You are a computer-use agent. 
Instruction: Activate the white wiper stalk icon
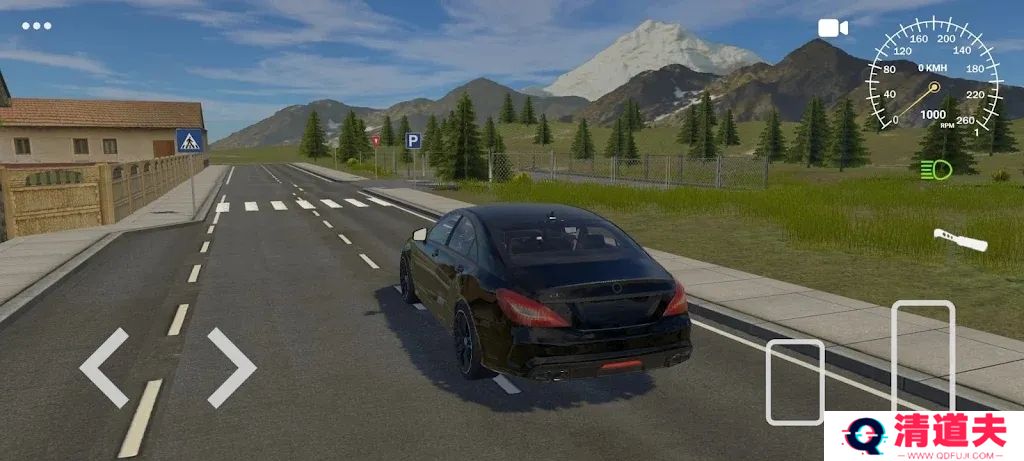point(960,240)
